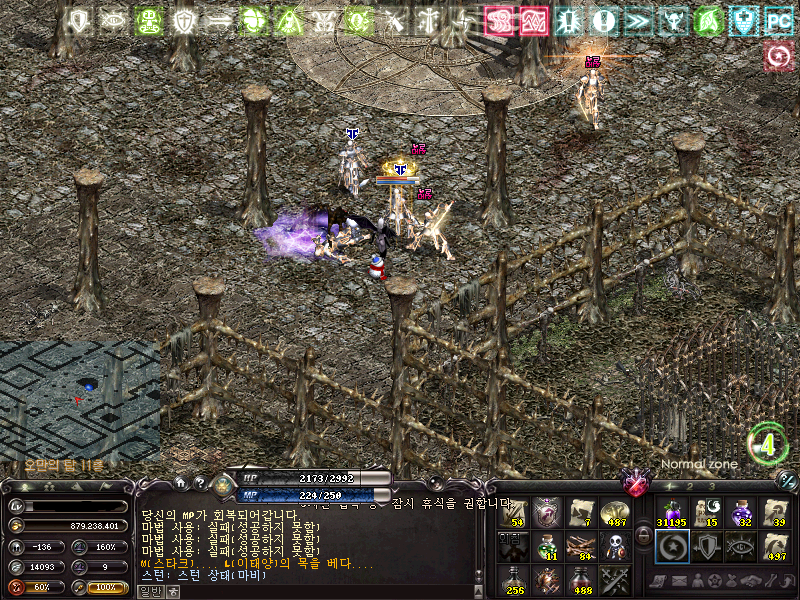This screenshot has width=800, height=600.
Task: Use the purple potion stack of 31195
Action: point(670,511)
